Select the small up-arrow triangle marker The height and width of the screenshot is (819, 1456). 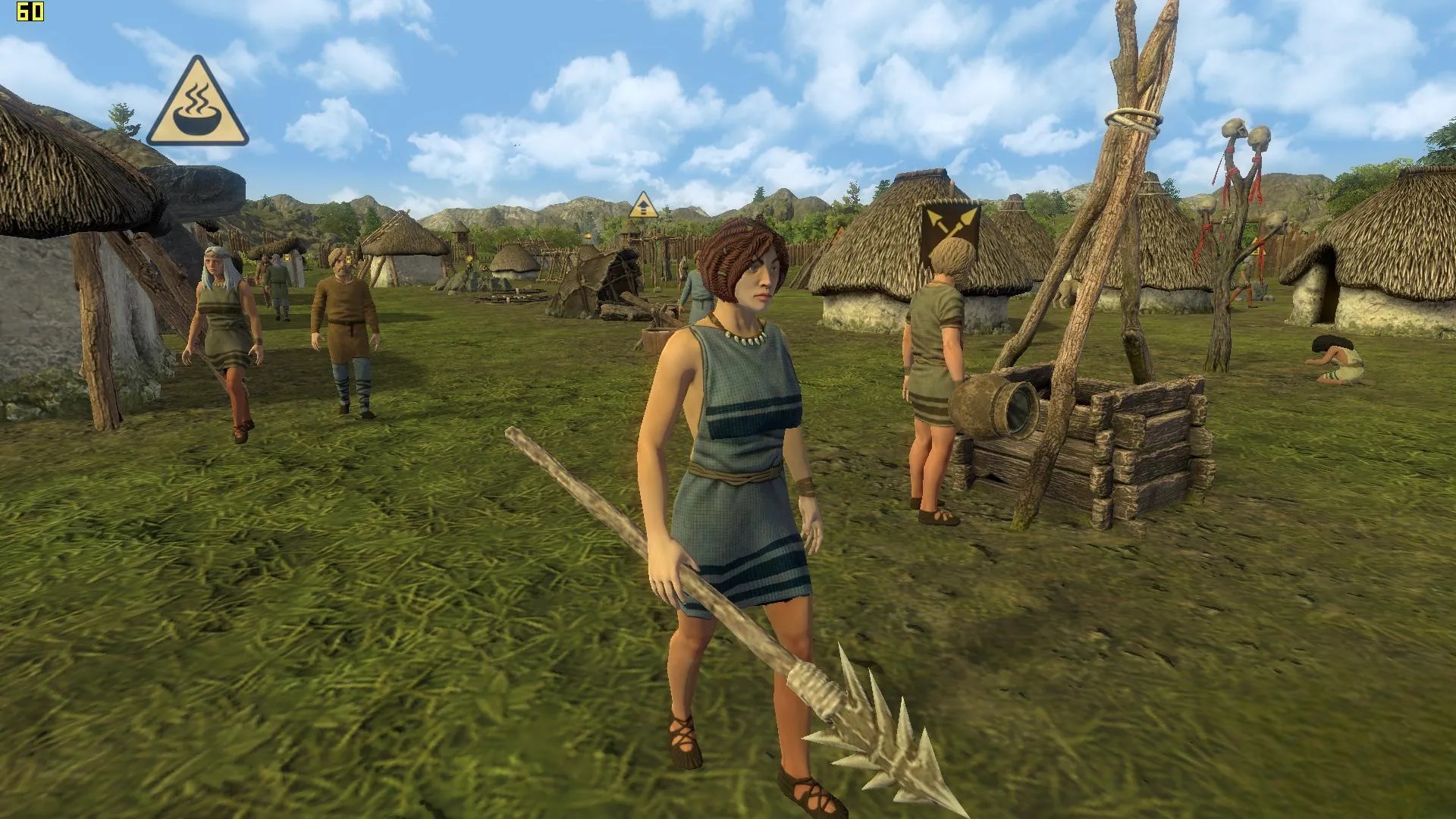pos(643,206)
